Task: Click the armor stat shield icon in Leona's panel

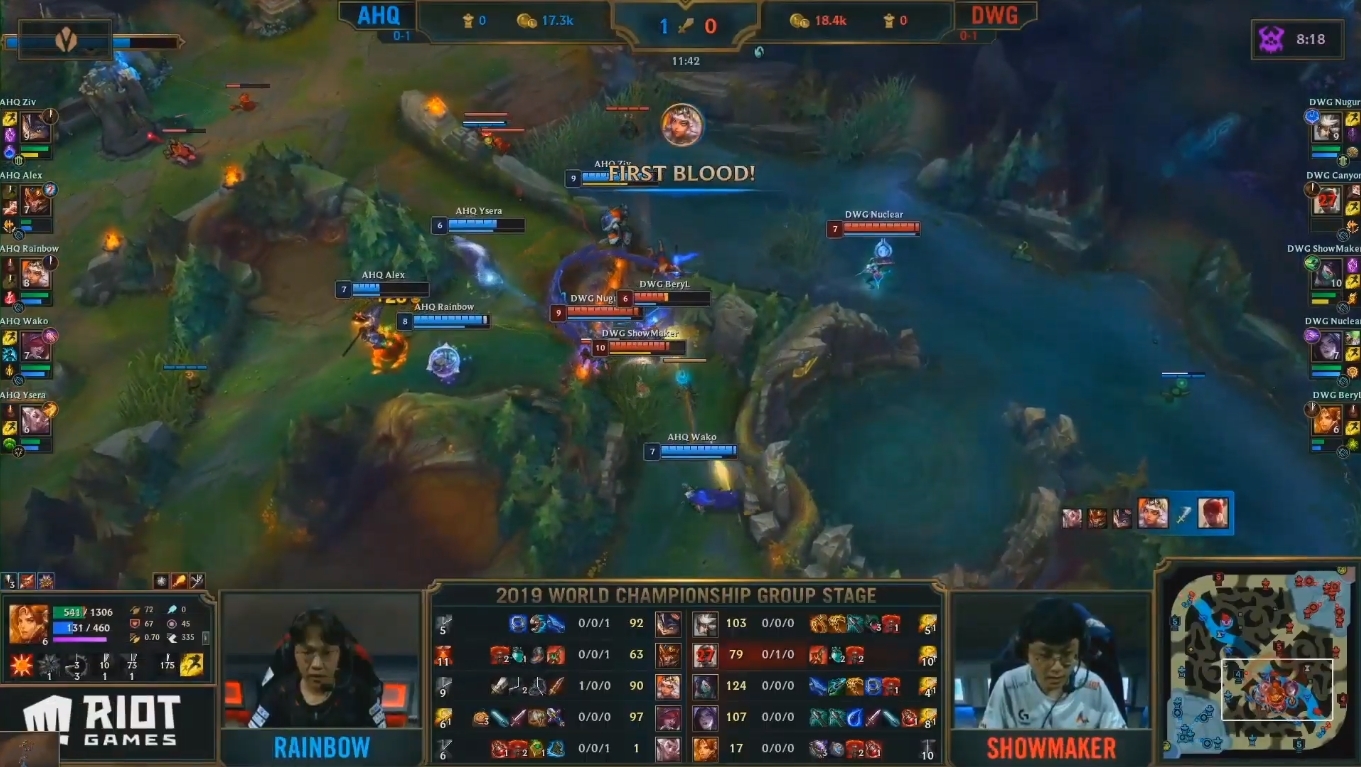Action: point(134,623)
